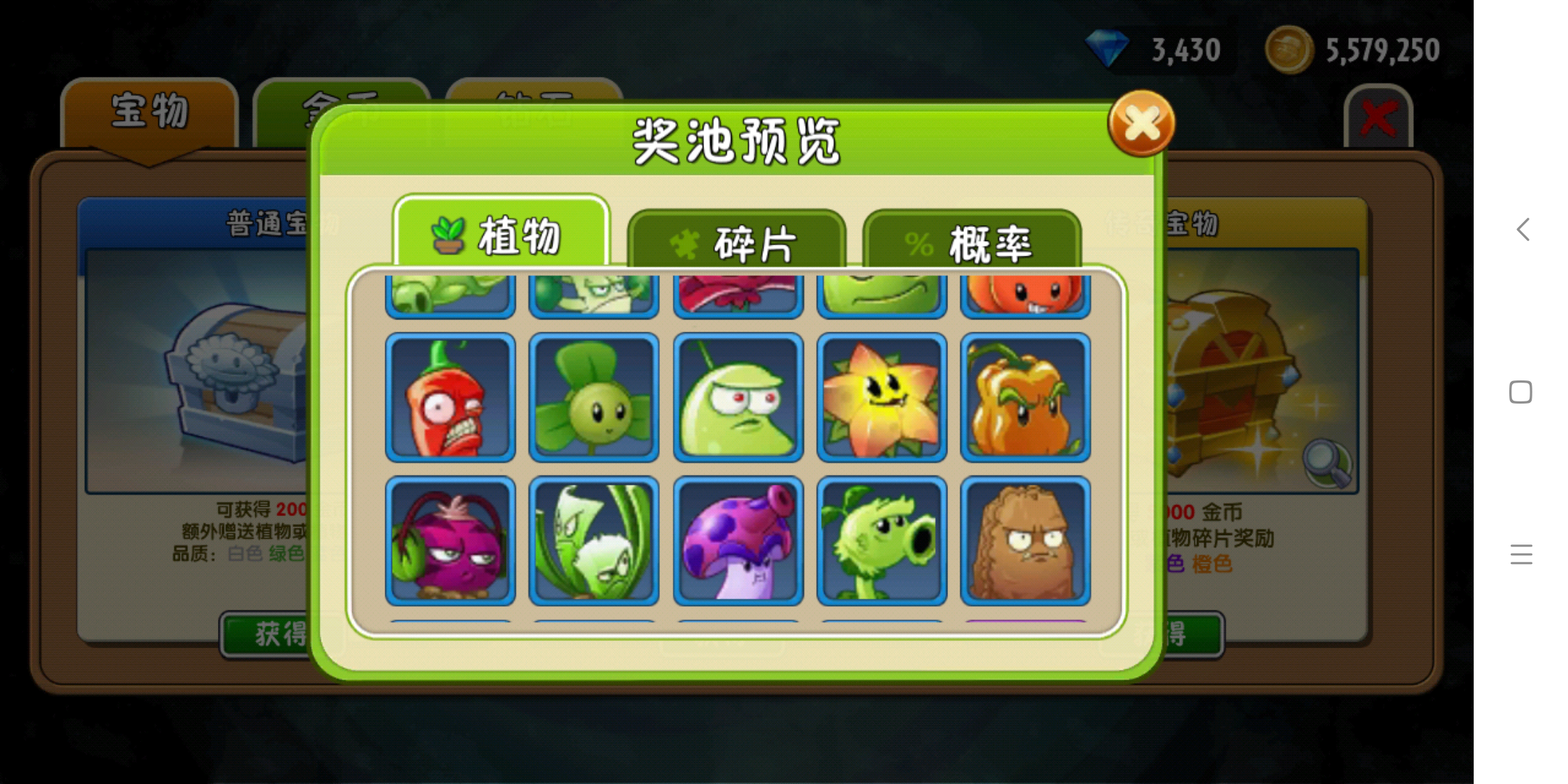Open the 概率 probability tab

click(971, 242)
